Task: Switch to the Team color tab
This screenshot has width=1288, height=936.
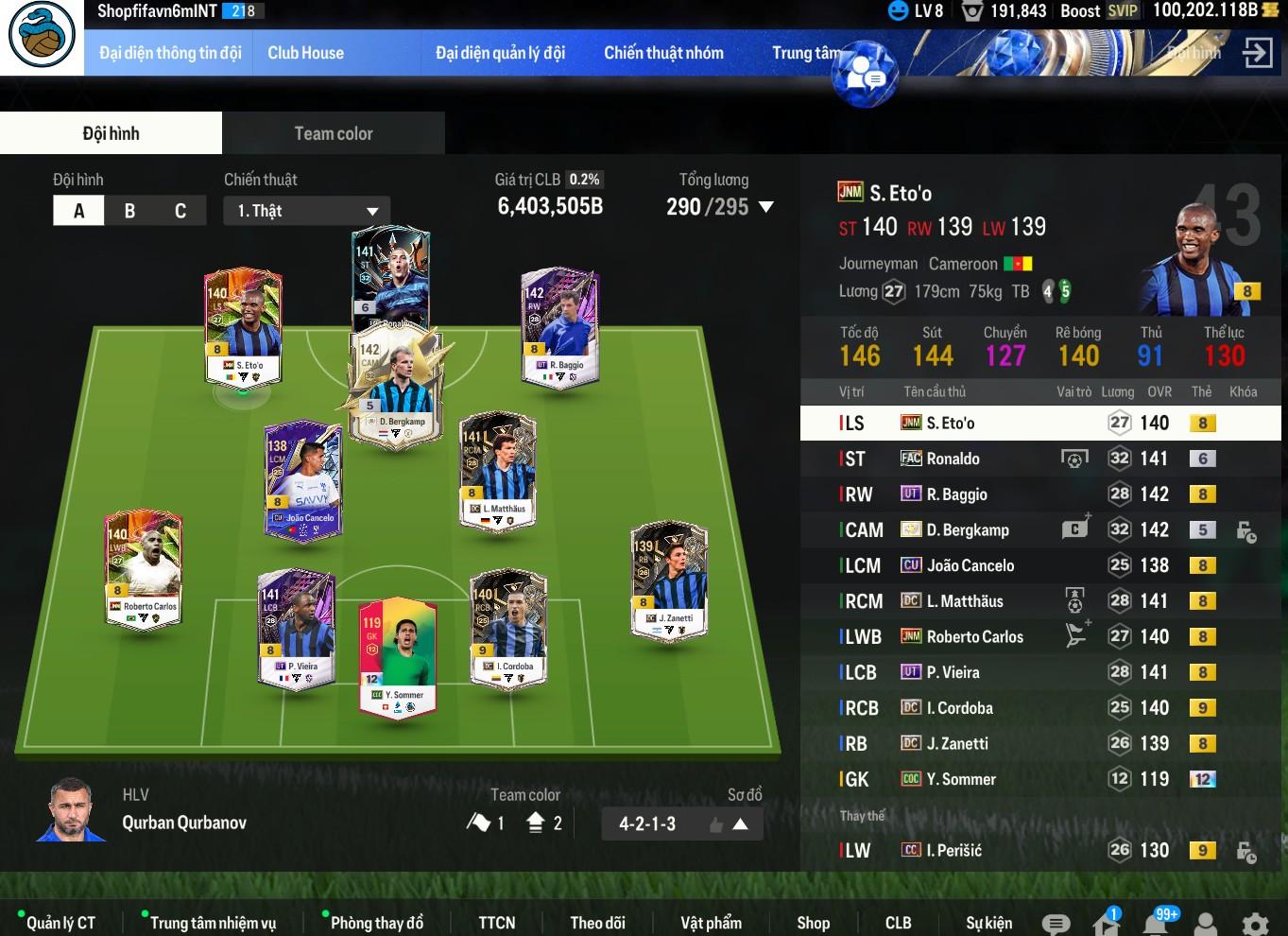Action: [x=333, y=133]
